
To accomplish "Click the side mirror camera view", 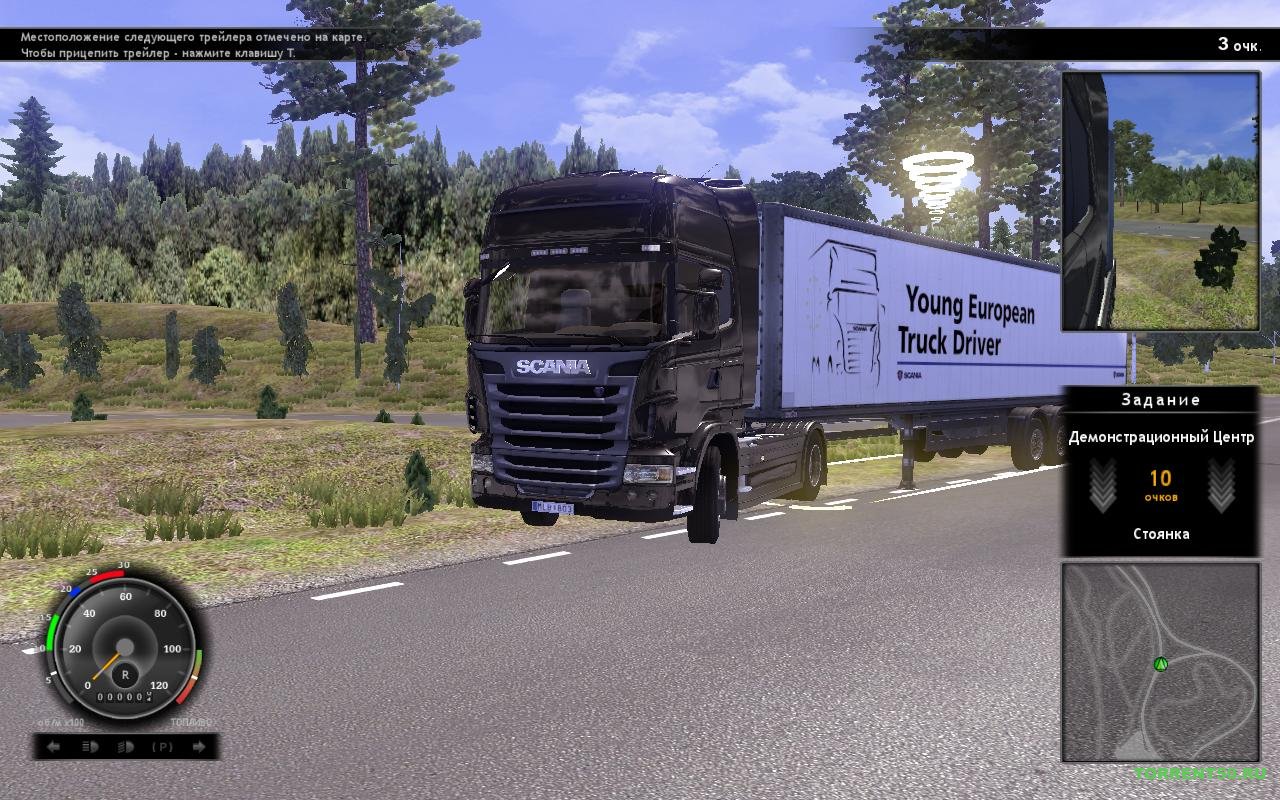I will [x=1160, y=200].
